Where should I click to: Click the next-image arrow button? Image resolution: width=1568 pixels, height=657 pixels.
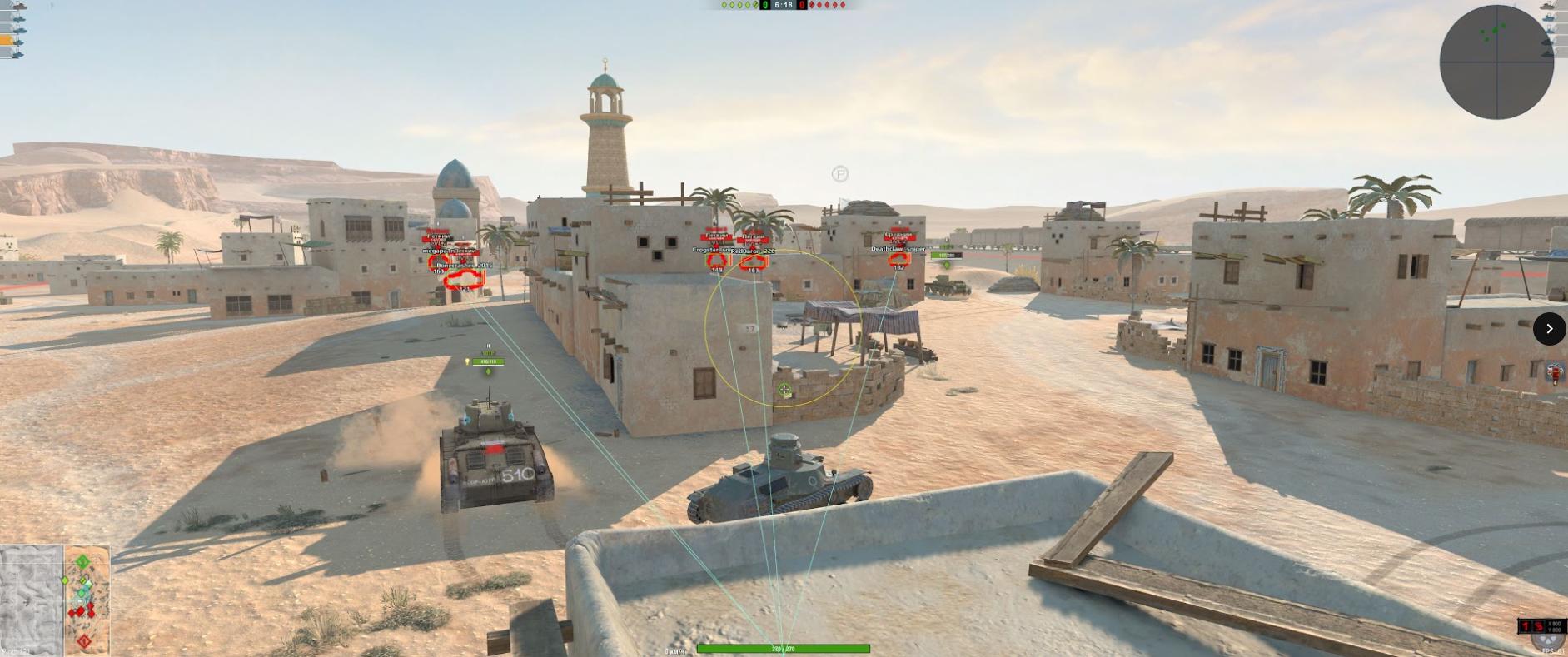[1549, 329]
